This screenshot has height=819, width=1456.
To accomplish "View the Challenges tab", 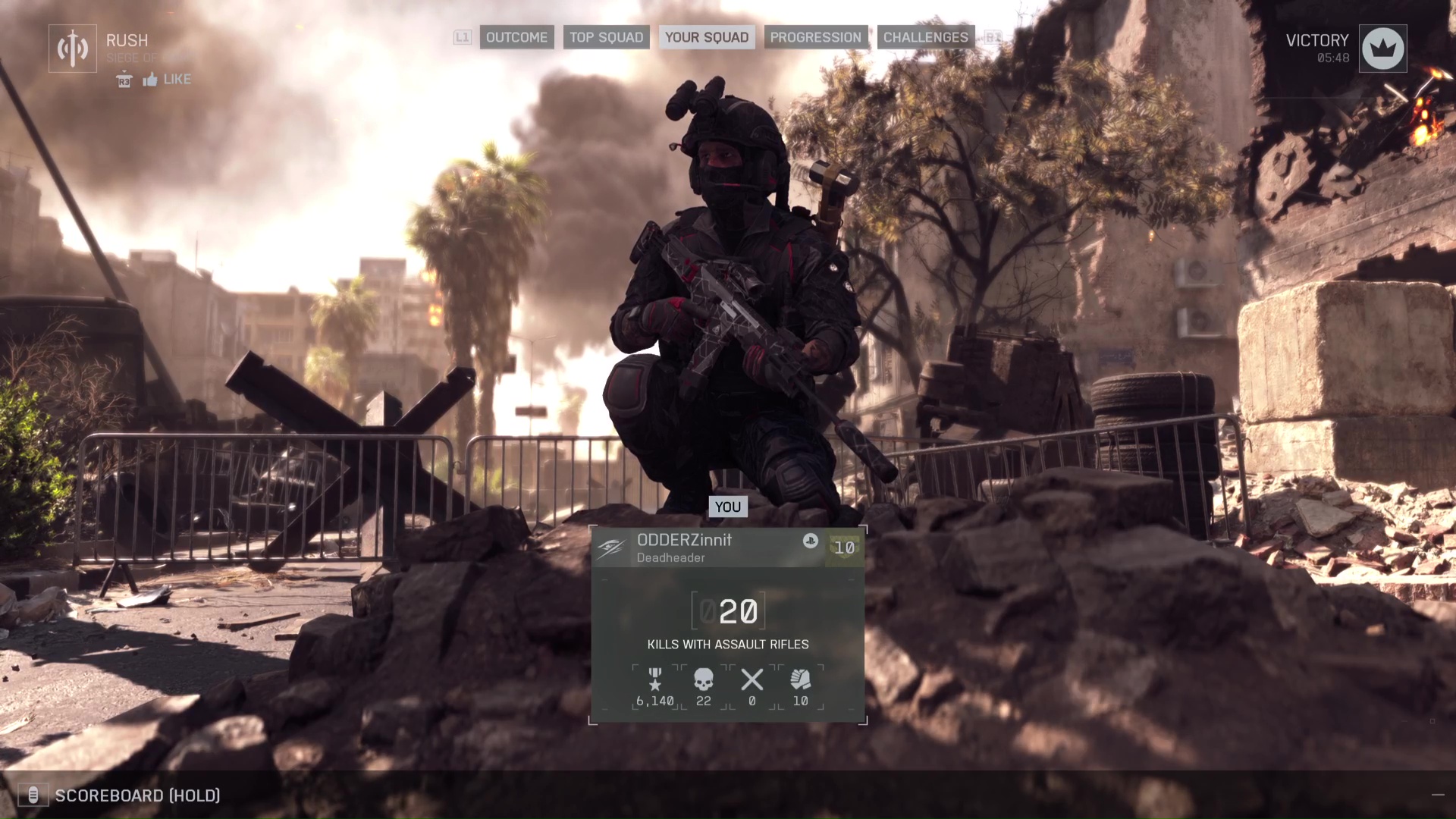I will (x=925, y=37).
